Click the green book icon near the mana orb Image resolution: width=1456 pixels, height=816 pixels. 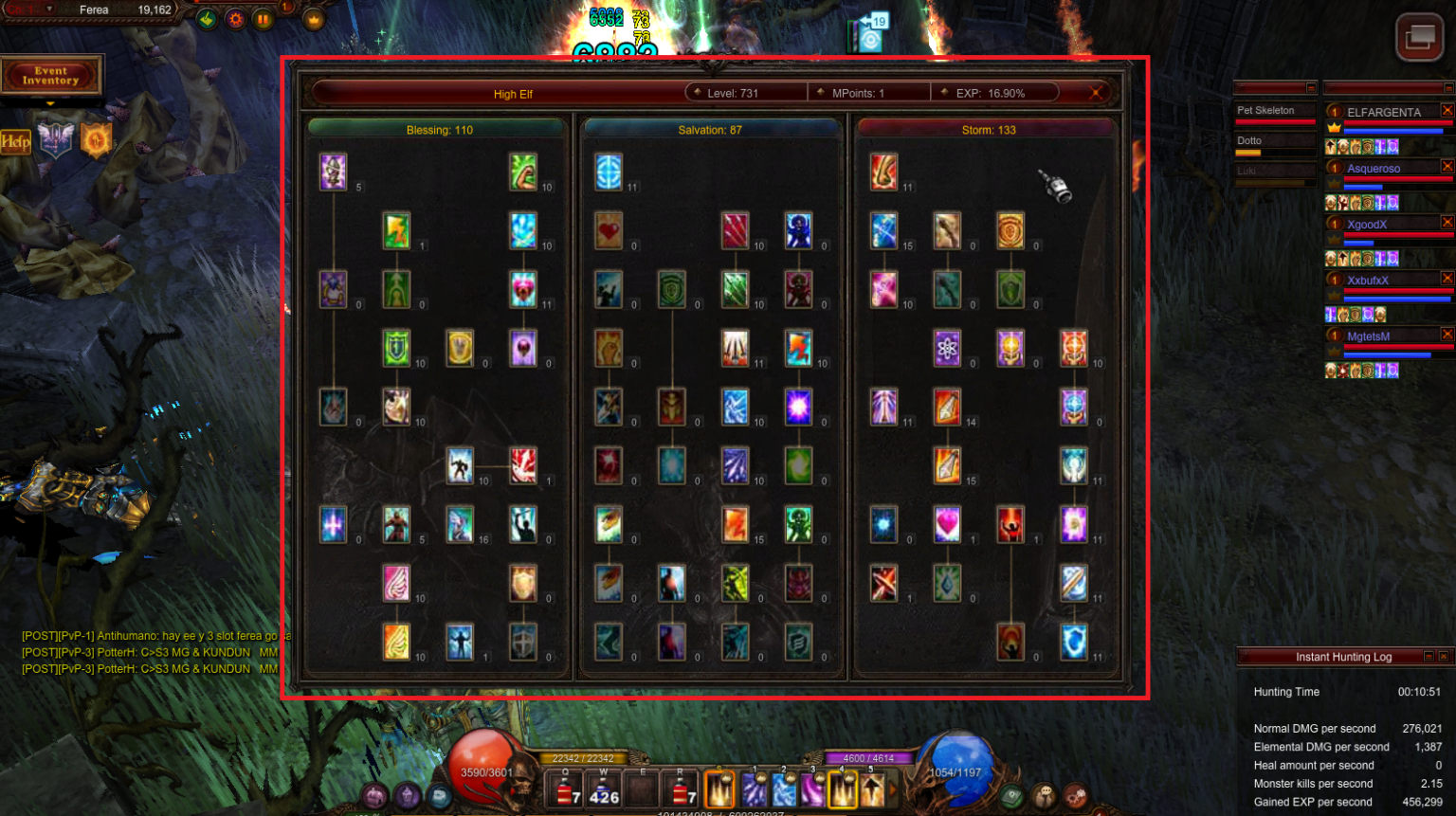click(1010, 795)
